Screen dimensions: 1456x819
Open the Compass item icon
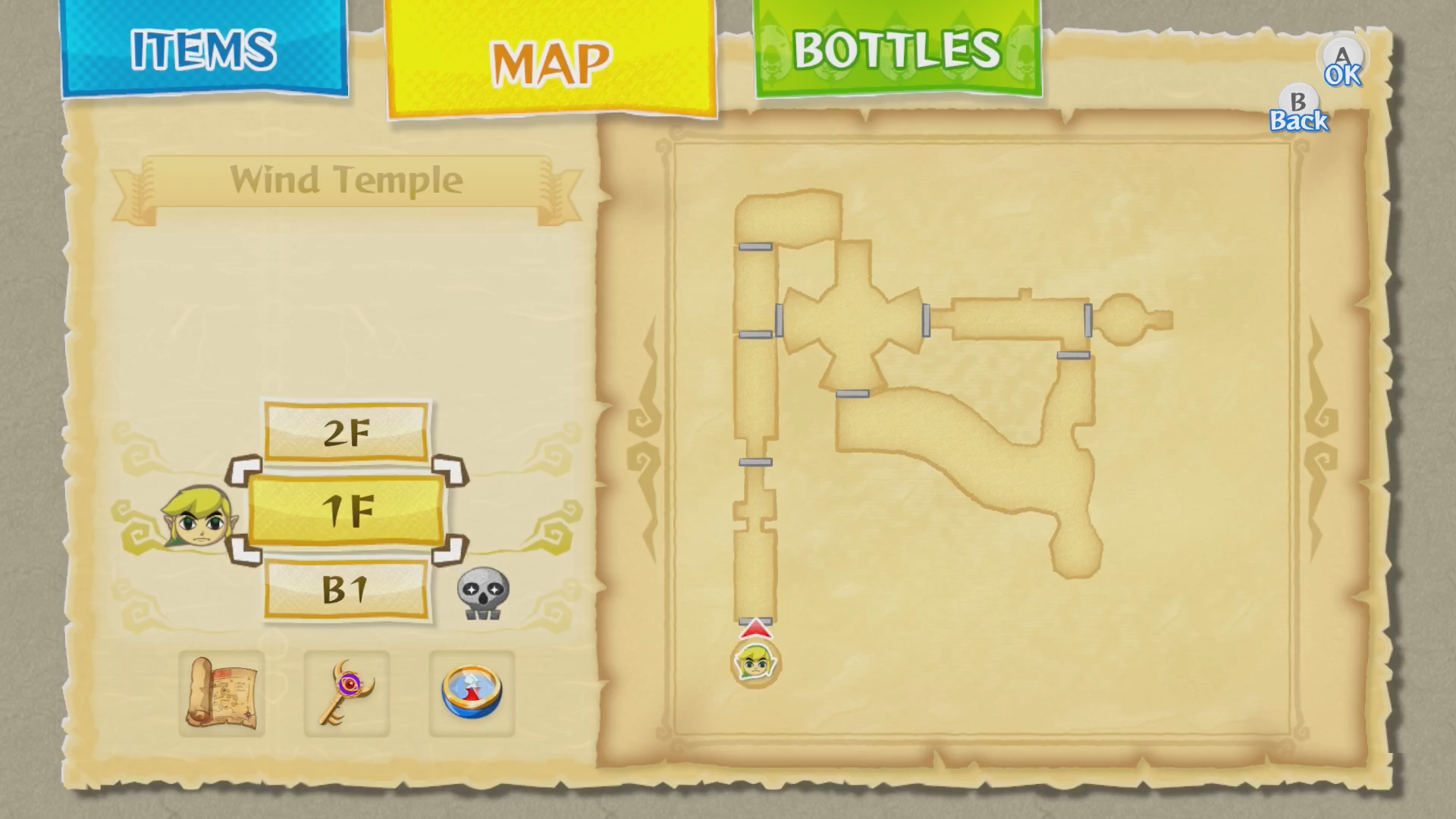coord(472,692)
